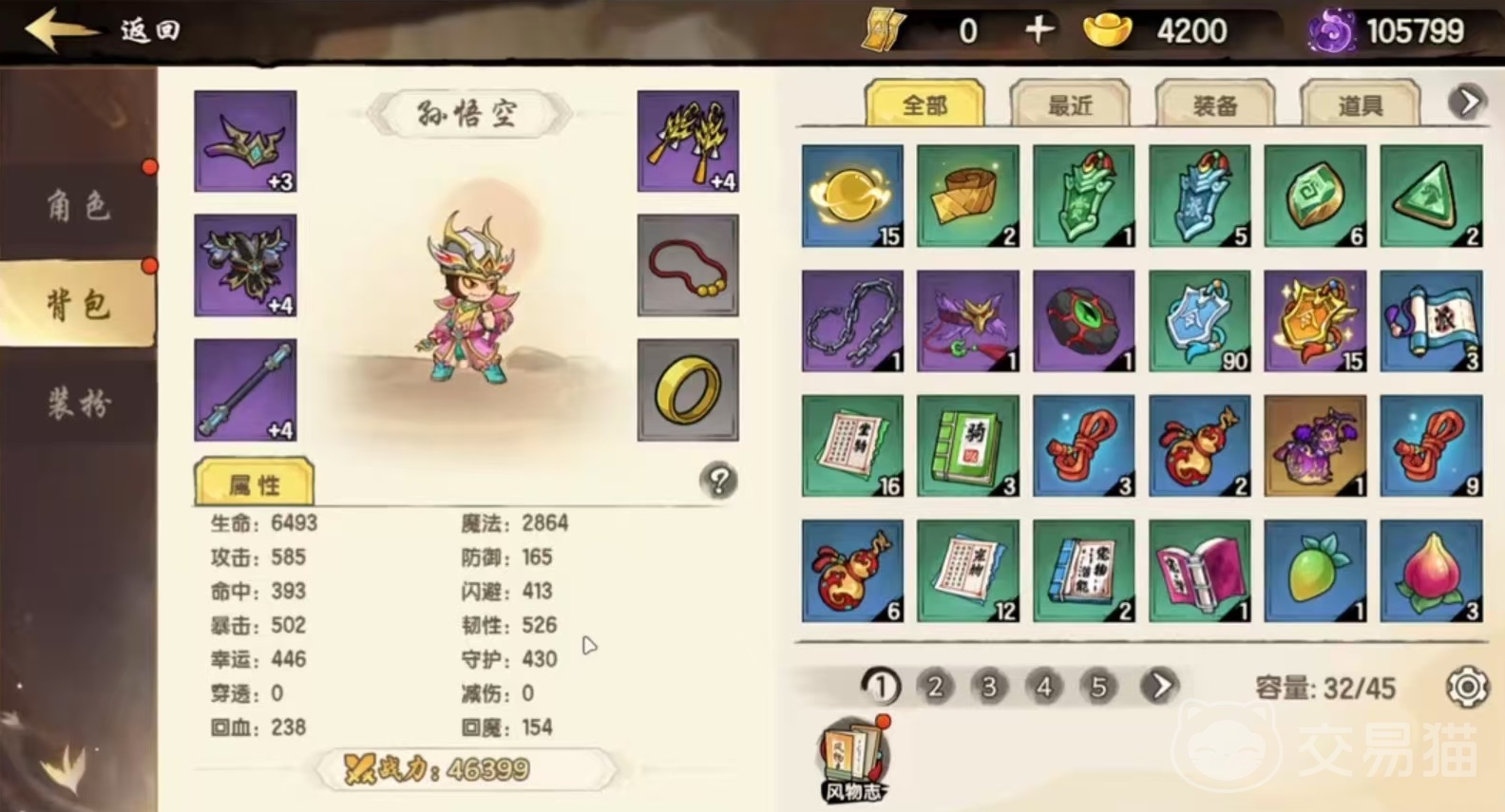Click the plus button to add tickets
Viewport: 1505px width, 812px height.
(x=1039, y=30)
